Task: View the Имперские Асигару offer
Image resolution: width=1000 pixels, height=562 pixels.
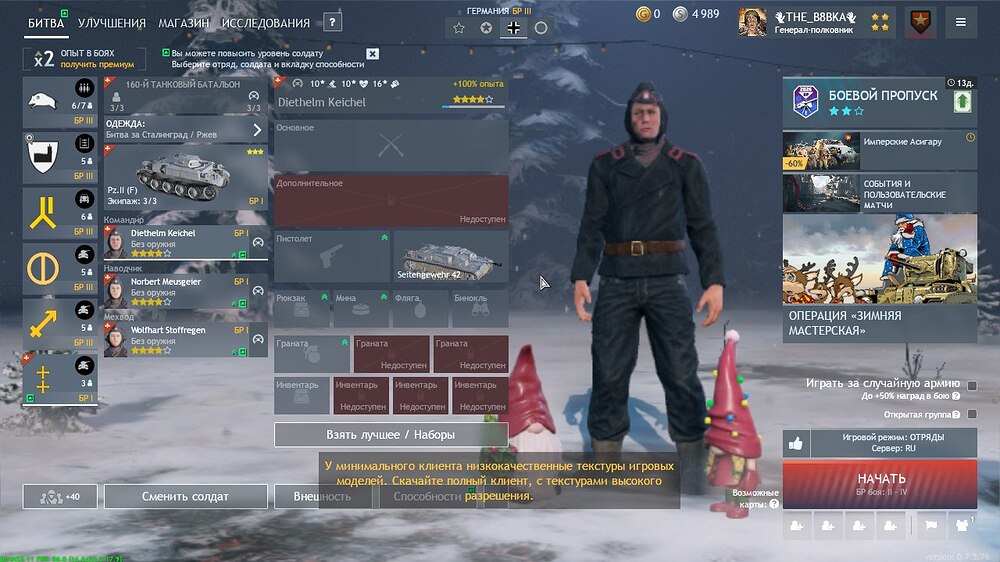Action: point(879,150)
